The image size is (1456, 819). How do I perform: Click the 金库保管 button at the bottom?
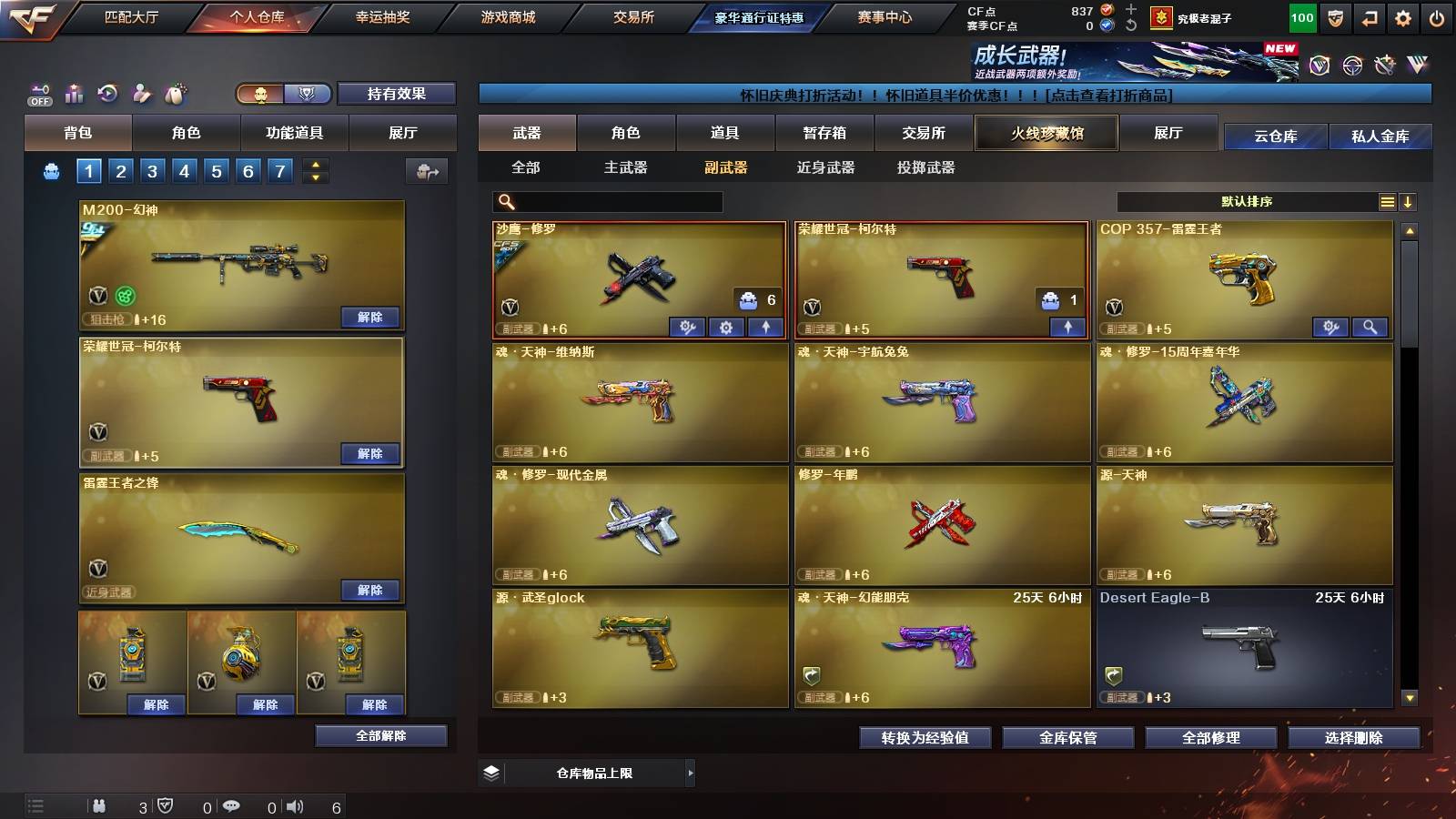1069,738
